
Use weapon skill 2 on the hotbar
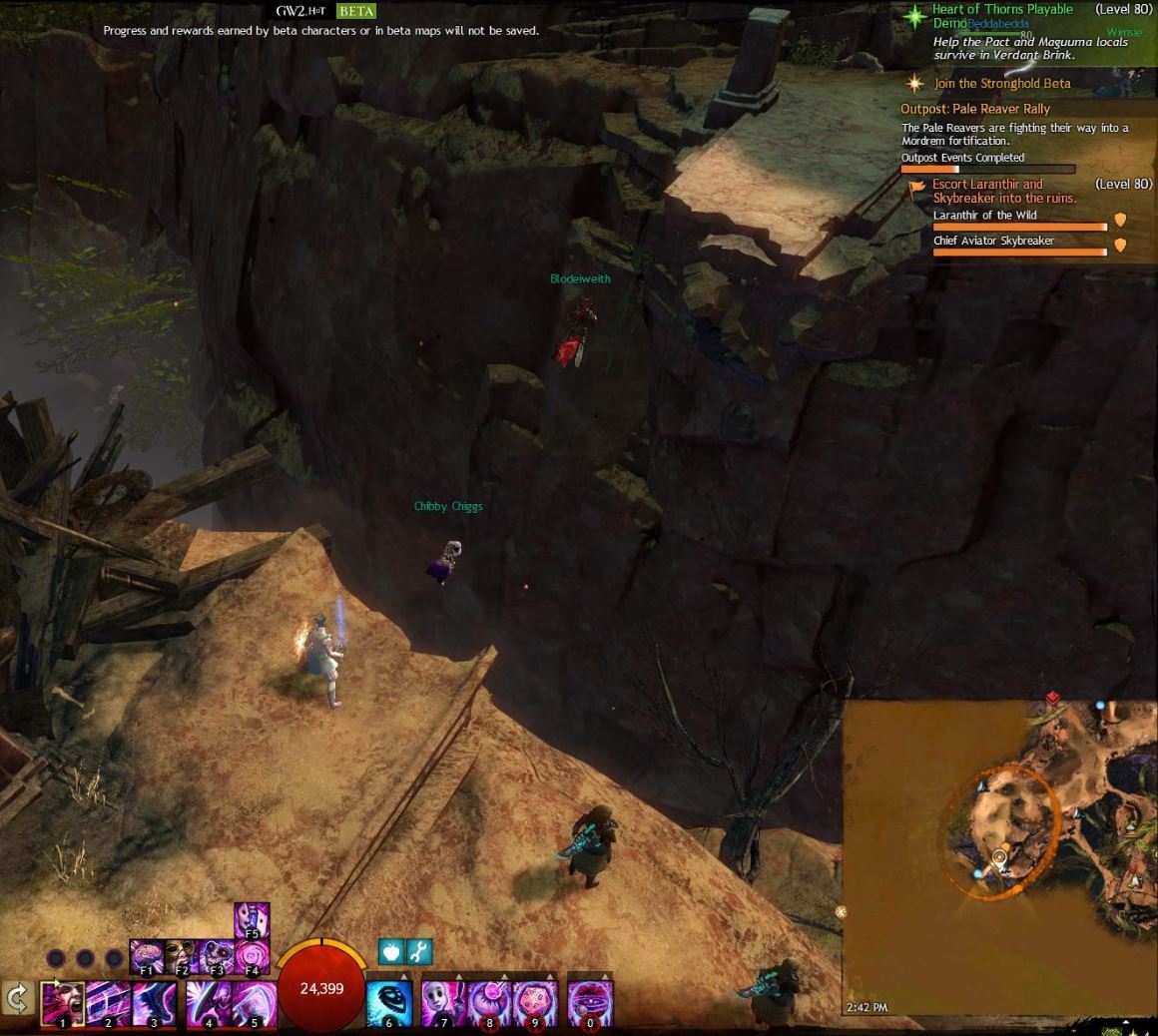107,1003
